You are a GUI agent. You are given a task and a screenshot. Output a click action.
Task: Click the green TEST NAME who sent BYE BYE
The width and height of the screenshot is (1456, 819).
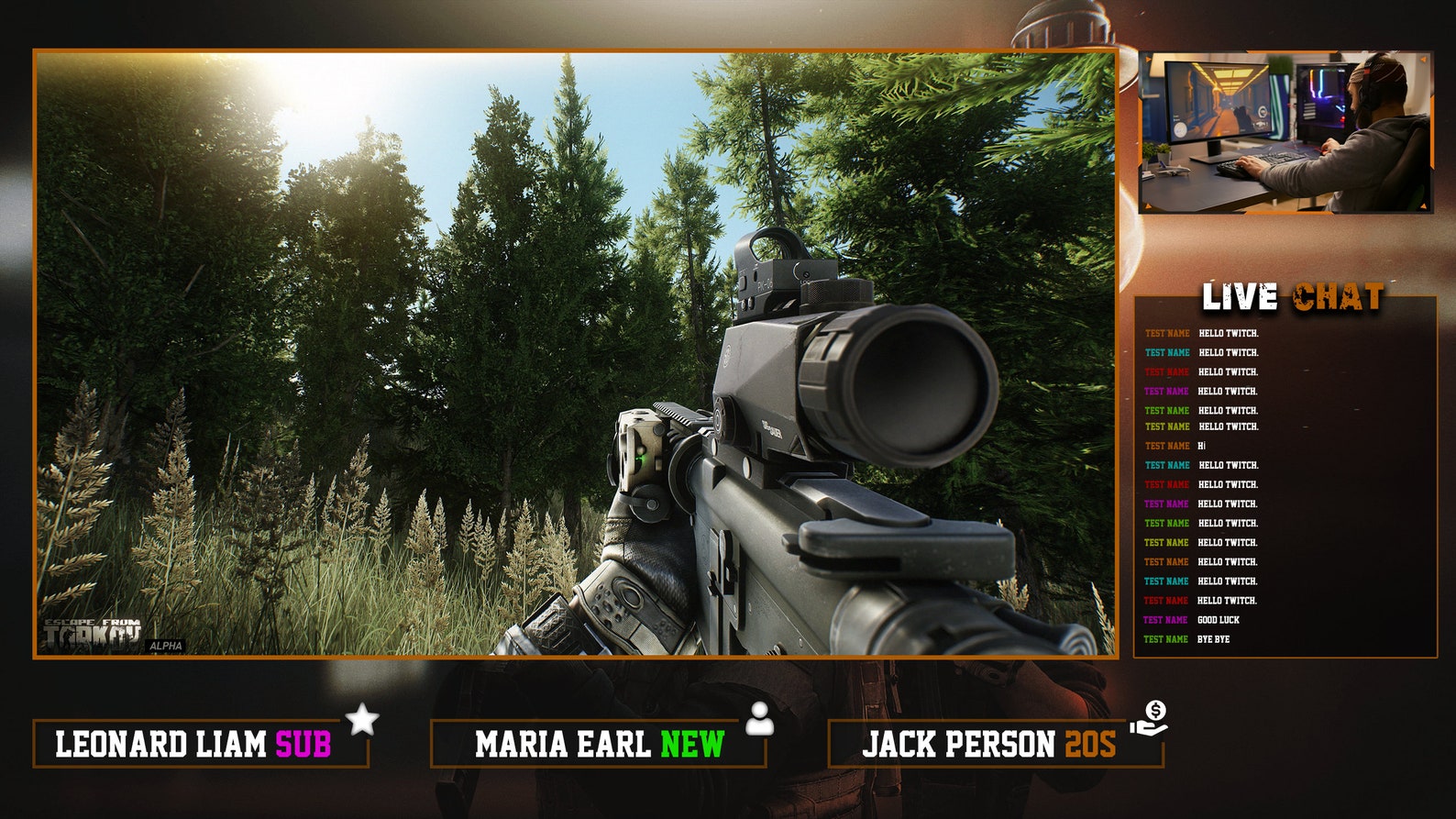click(x=1165, y=639)
